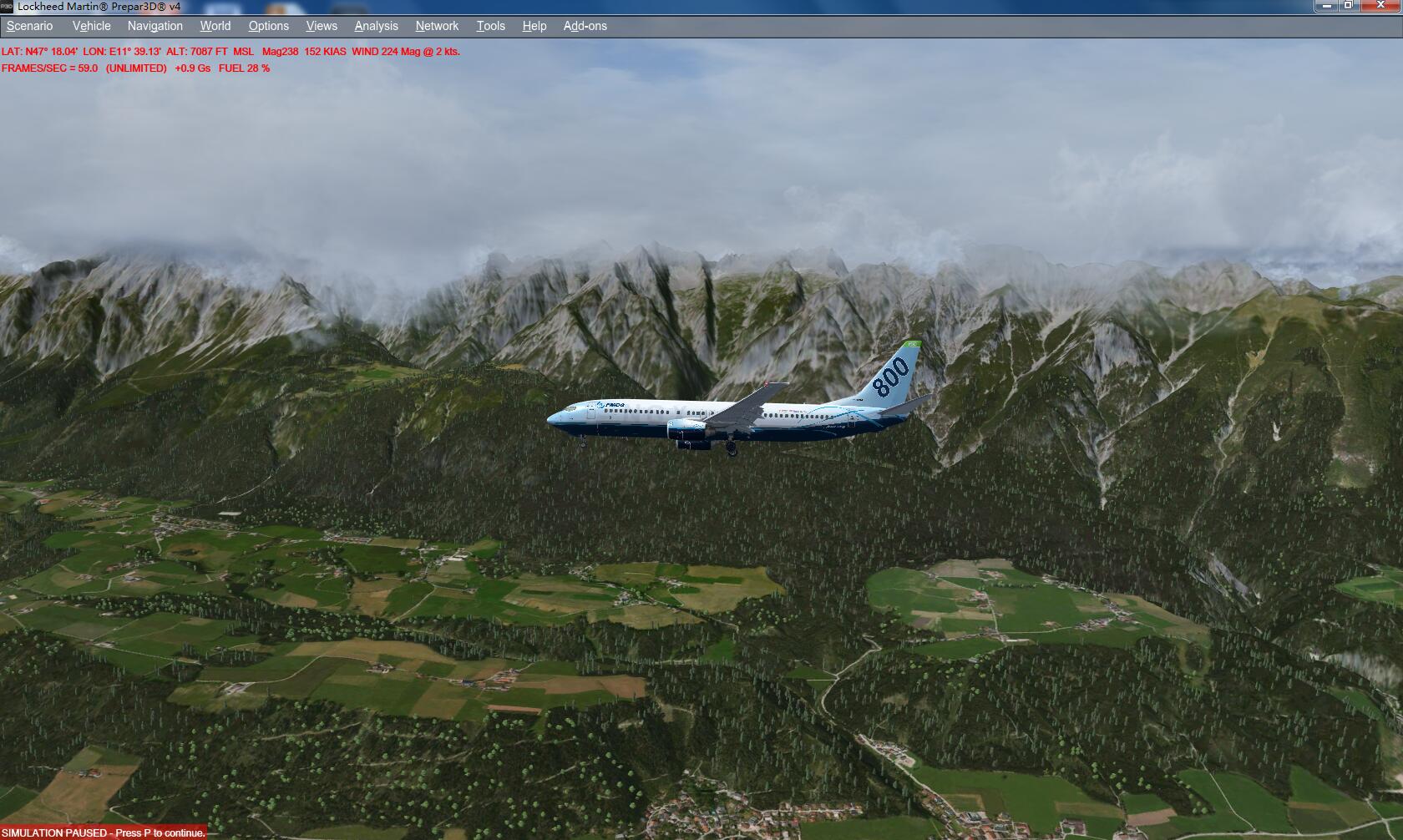1403x840 pixels.
Task: Open the Options menu
Action: pyautogui.click(x=268, y=26)
